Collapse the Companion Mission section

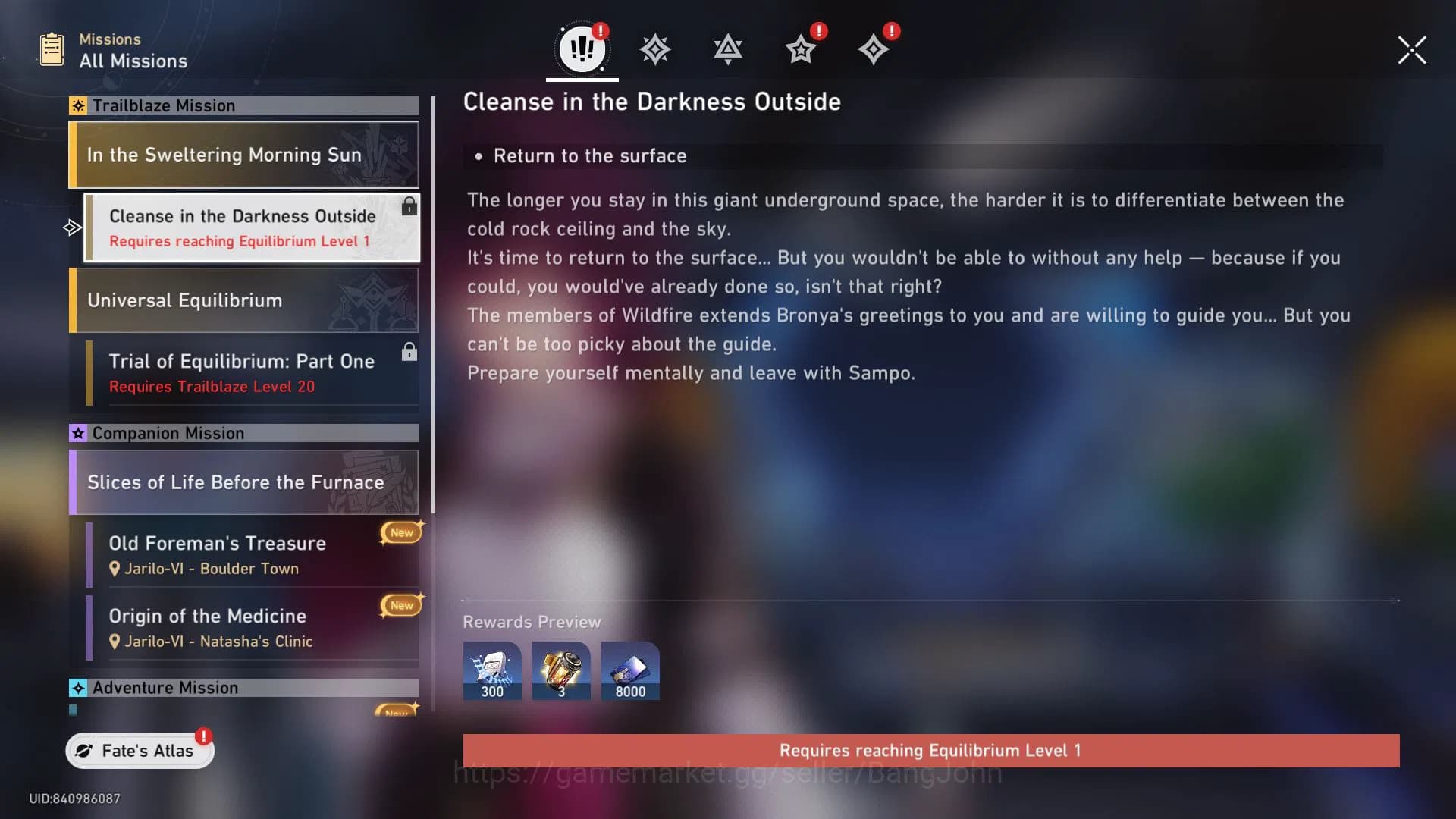243,433
